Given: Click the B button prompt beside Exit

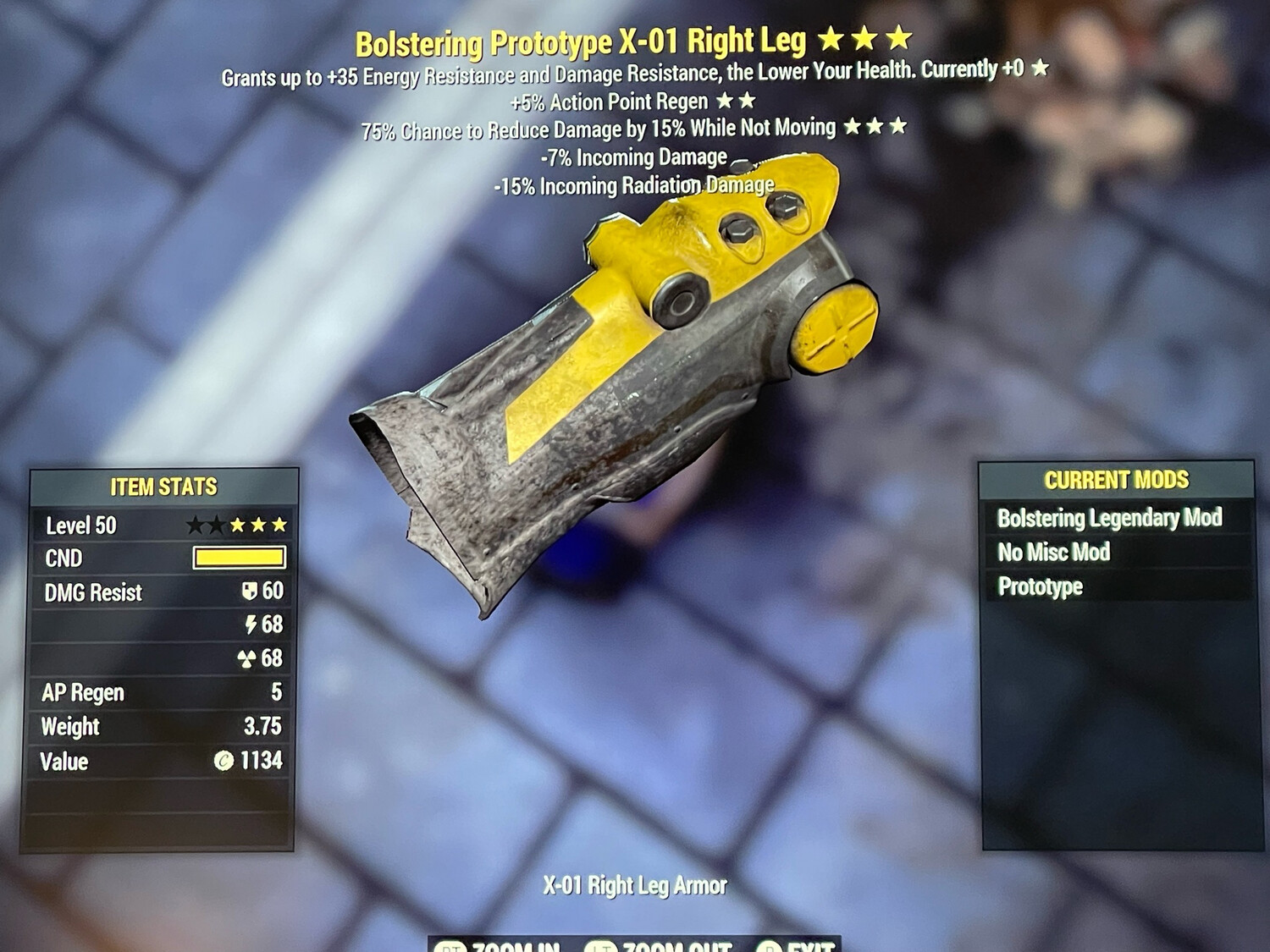Looking at the screenshot, I should [x=770, y=948].
